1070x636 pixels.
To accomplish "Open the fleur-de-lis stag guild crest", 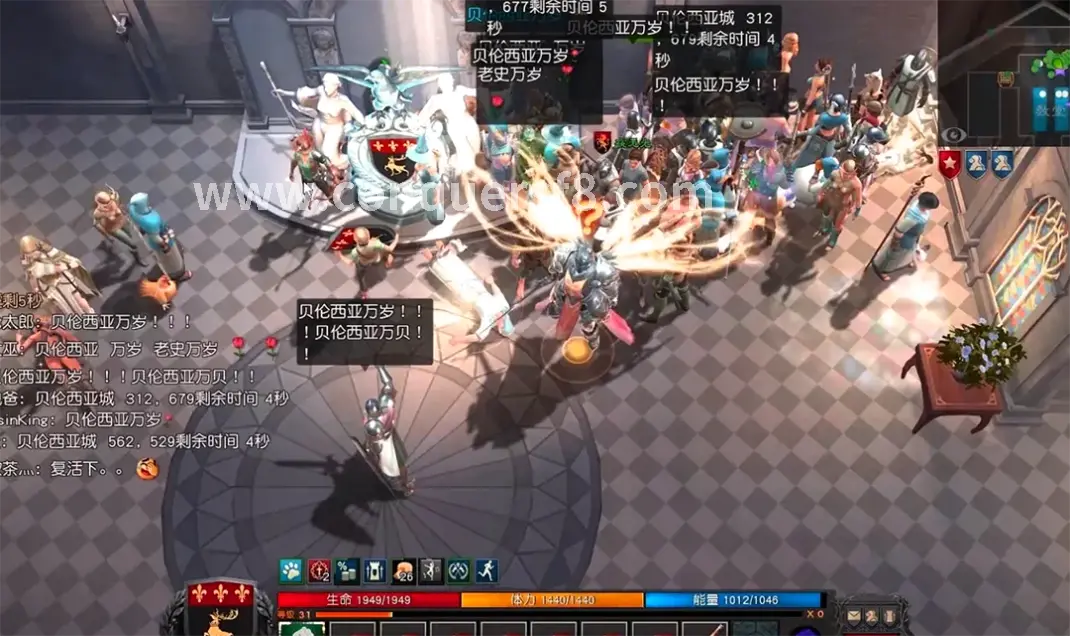I will click(220, 608).
